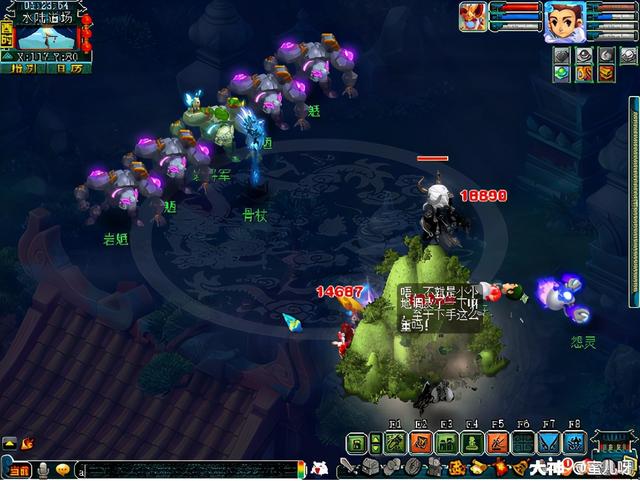Activate the F1 skill slot

click(x=395, y=443)
